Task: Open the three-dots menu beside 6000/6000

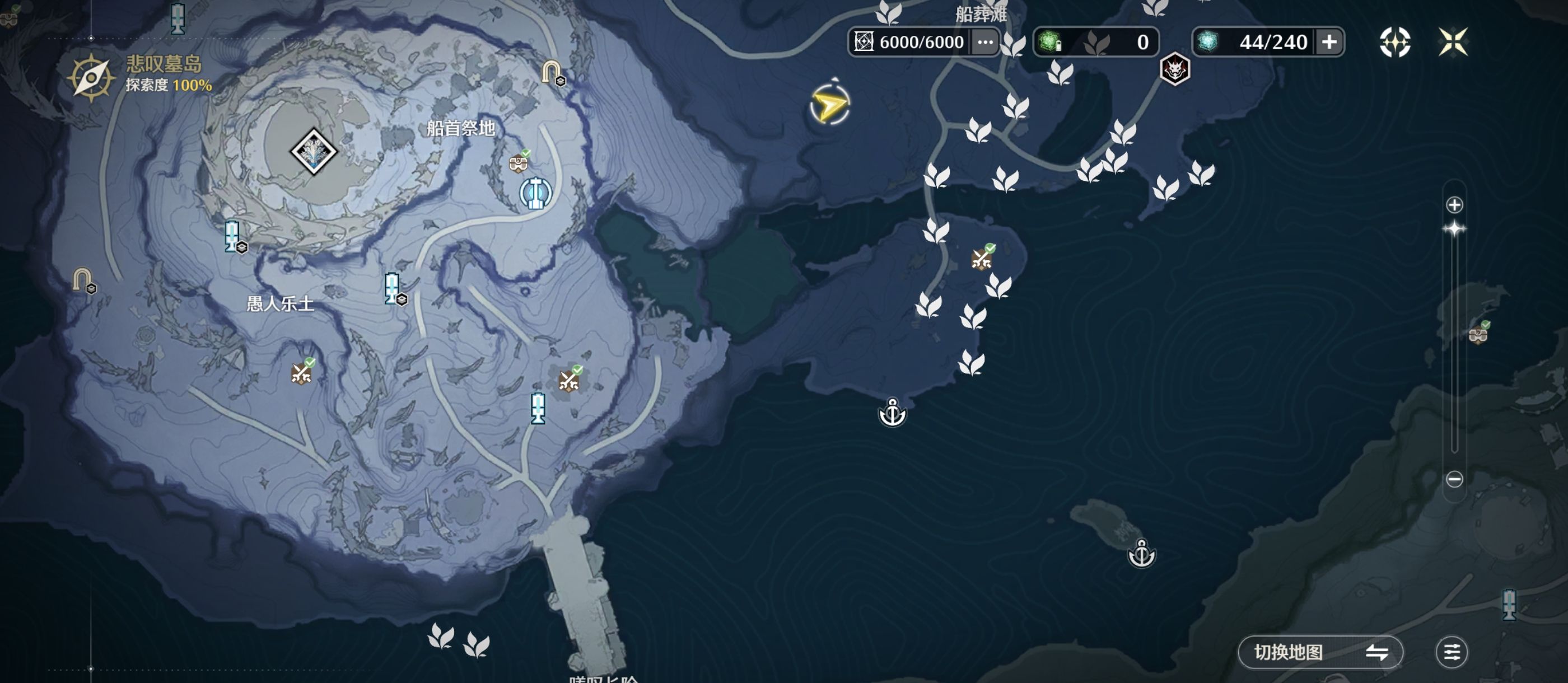Action: [x=984, y=42]
